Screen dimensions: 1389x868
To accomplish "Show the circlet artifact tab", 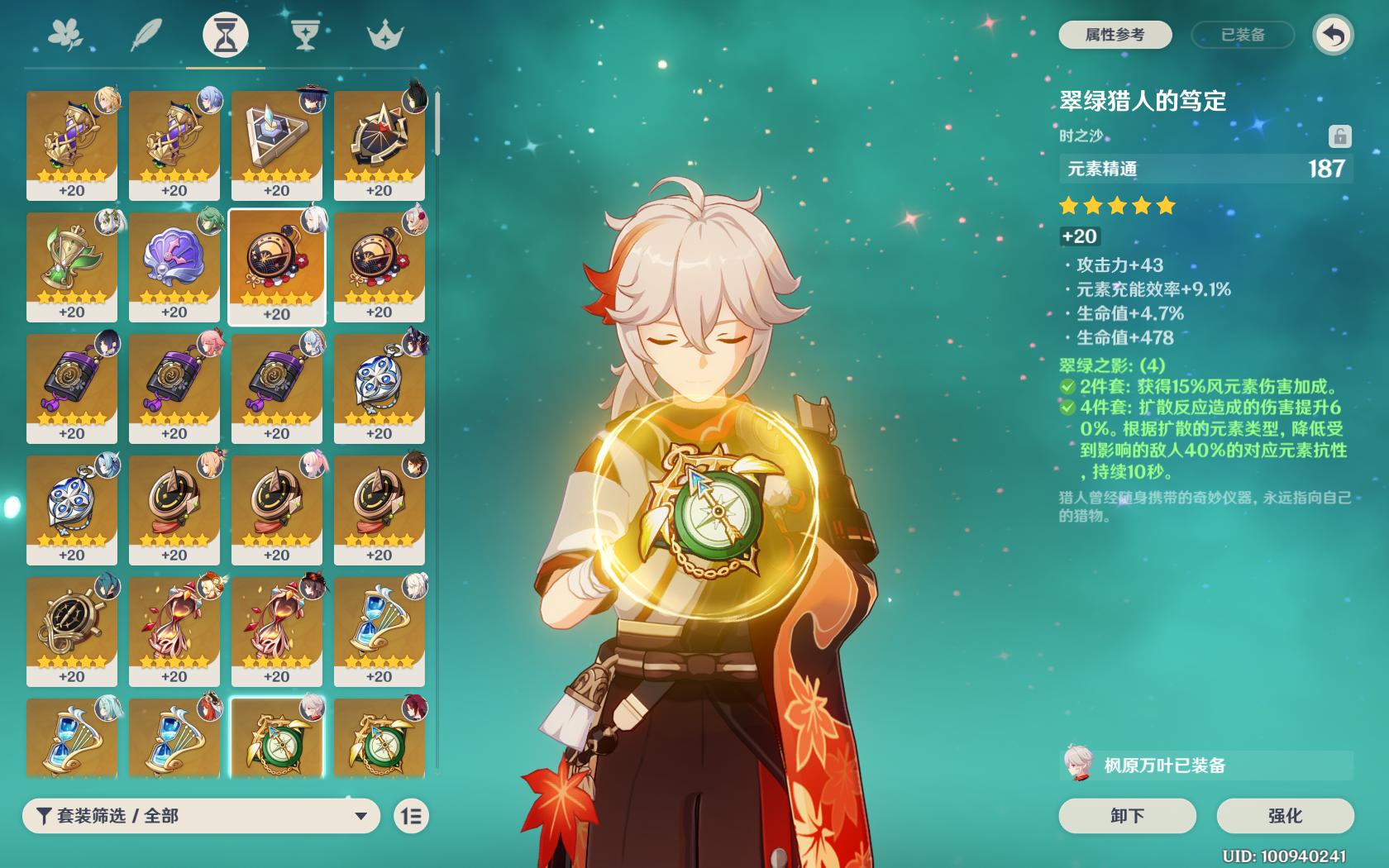I will tap(384, 36).
